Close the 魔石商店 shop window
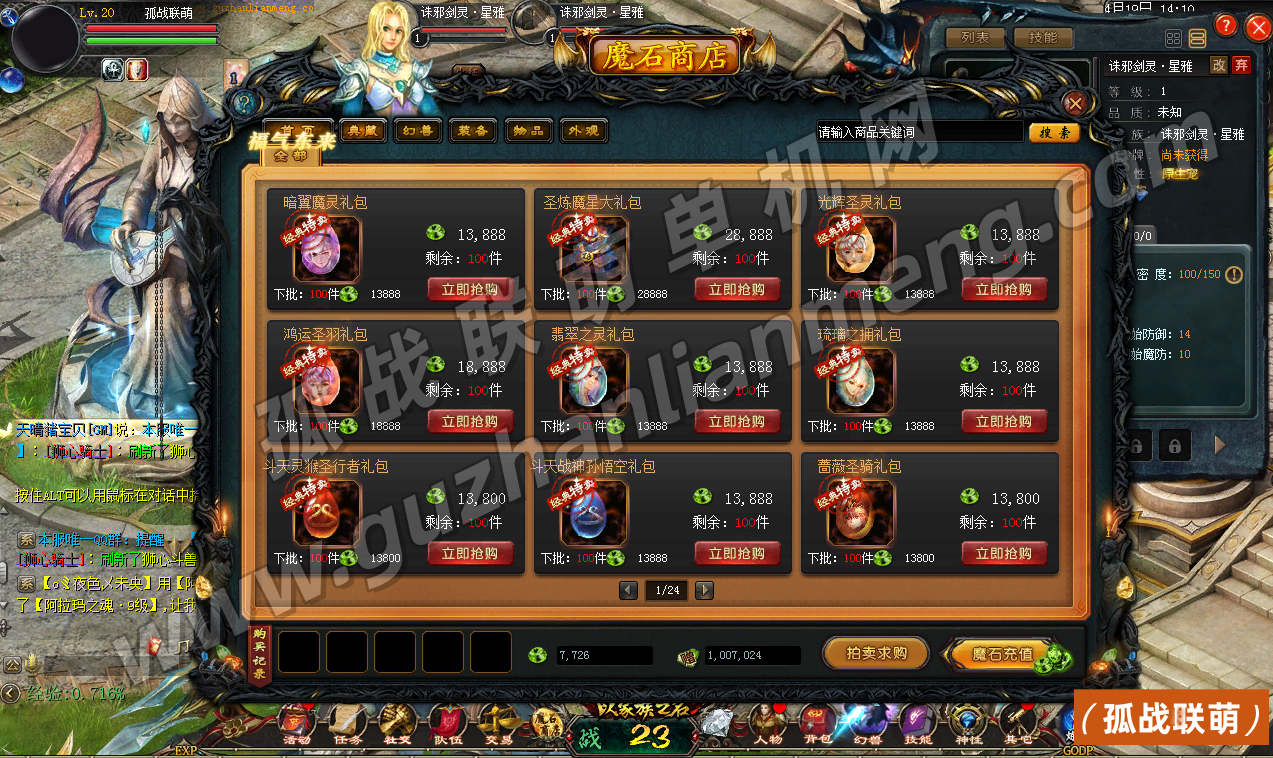1273x758 pixels. pyautogui.click(x=1075, y=103)
